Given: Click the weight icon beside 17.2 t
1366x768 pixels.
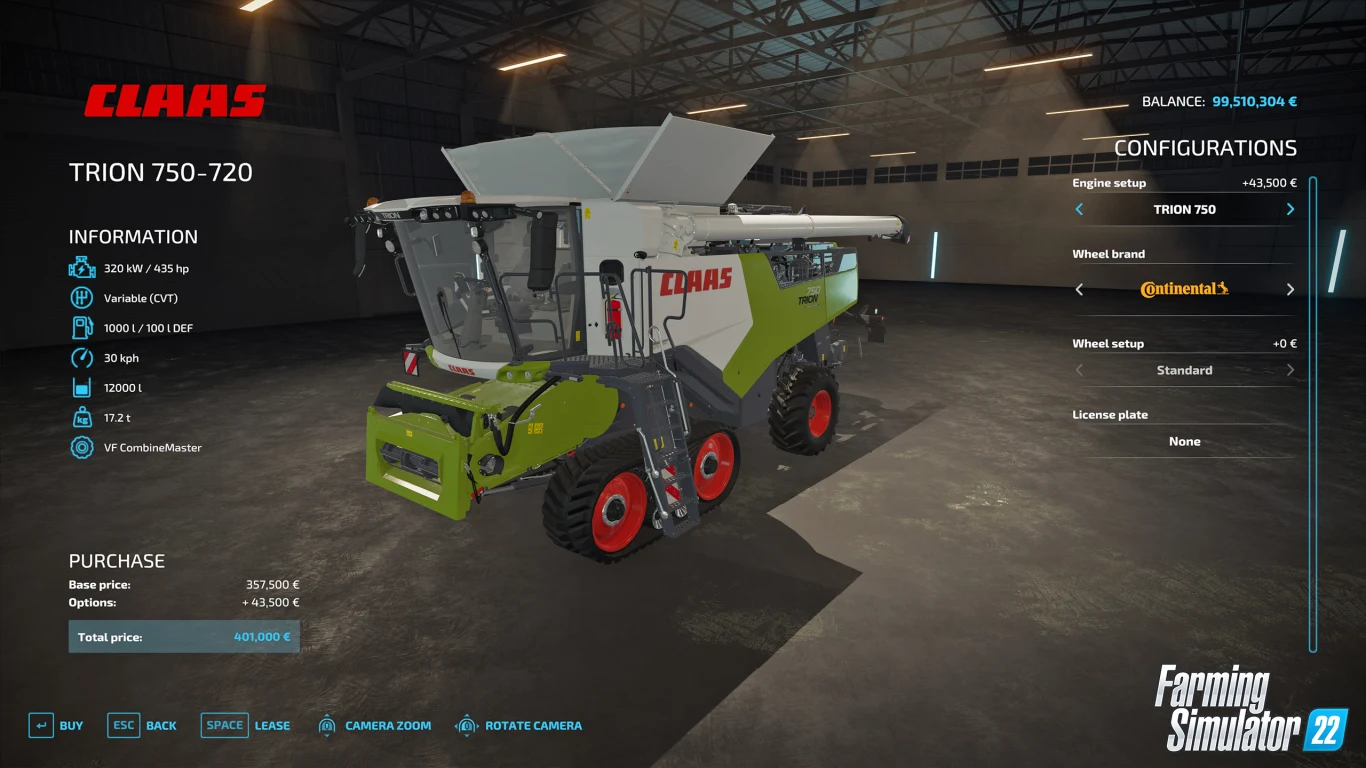Looking at the screenshot, I should (80, 417).
